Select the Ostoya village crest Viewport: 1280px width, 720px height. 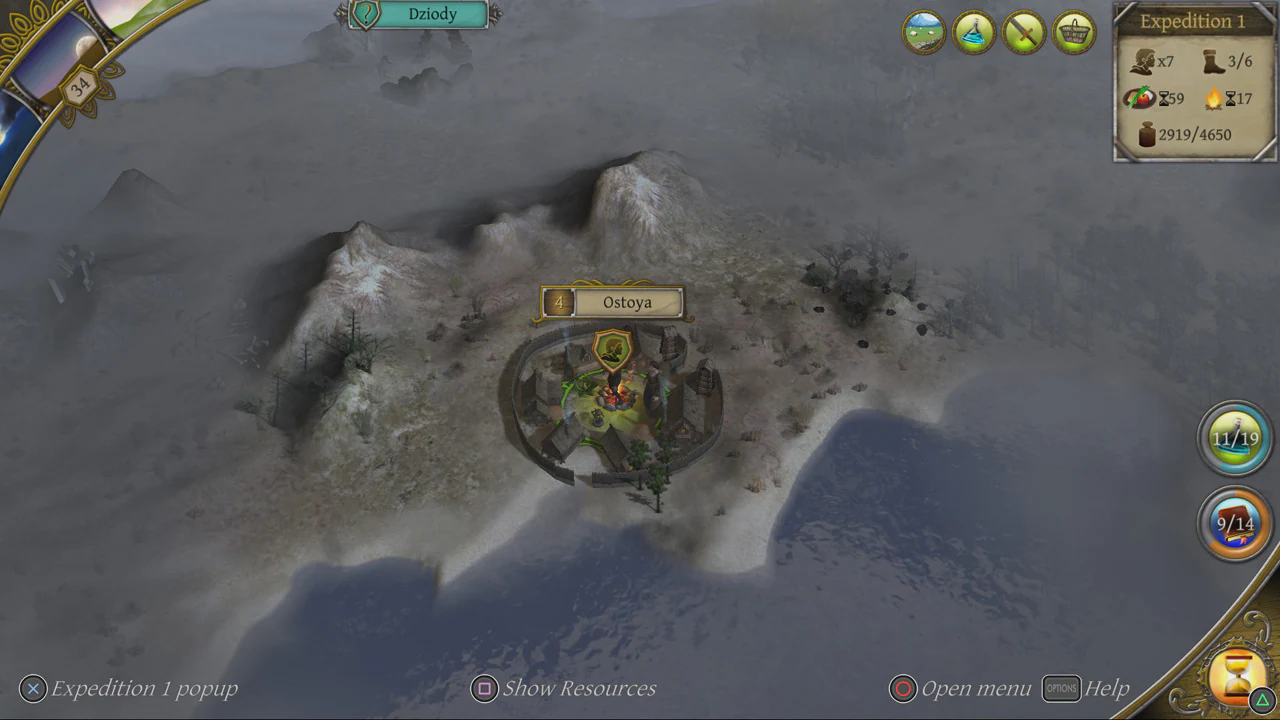[611, 350]
